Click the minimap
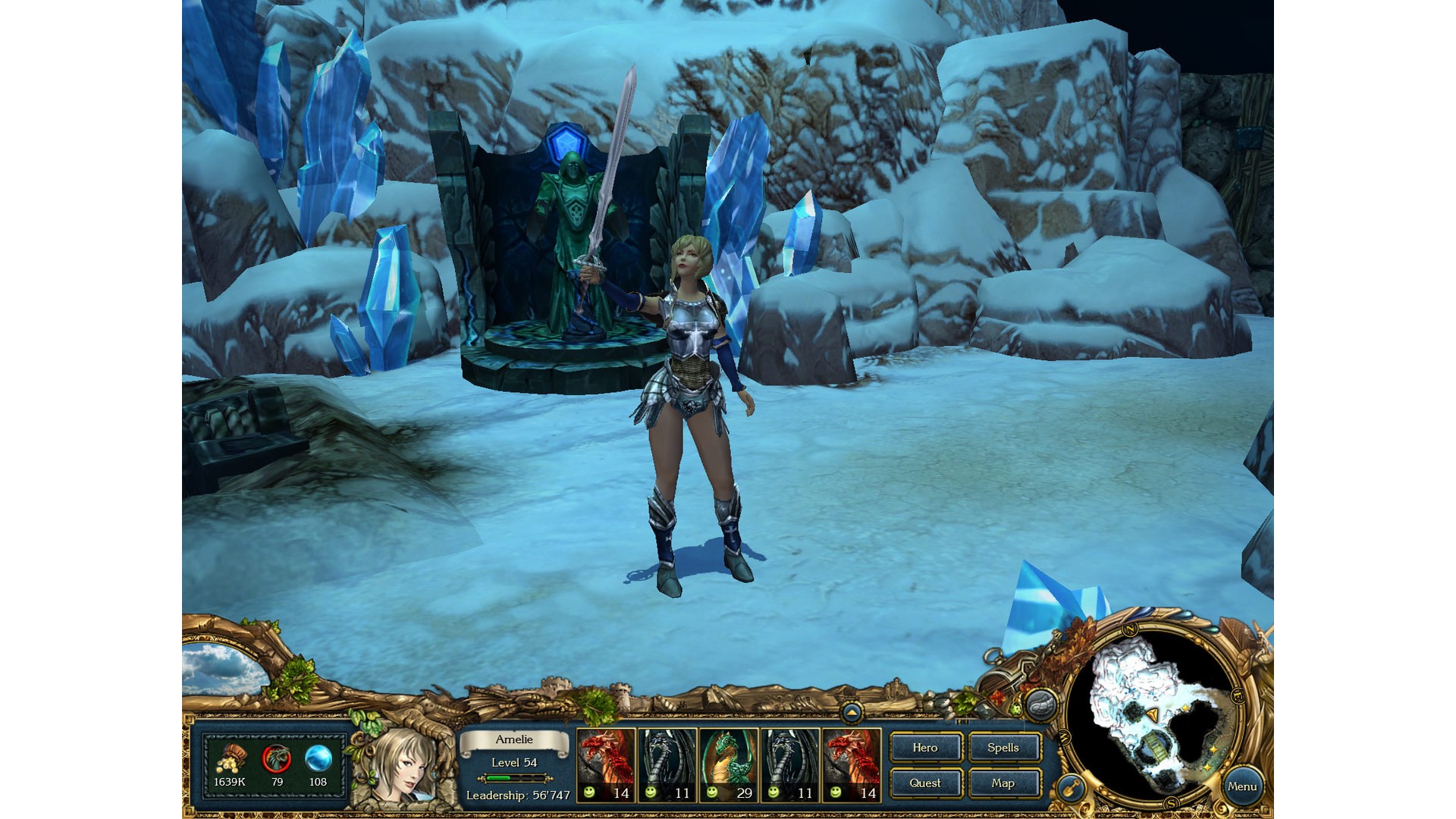The width and height of the screenshot is (1456, 819). click(1153, 720)
